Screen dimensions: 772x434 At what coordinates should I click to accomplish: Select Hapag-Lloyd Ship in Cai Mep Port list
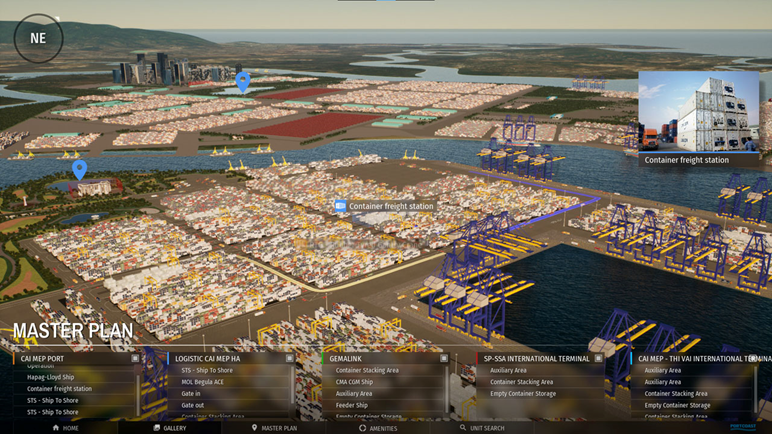(51, 377)
